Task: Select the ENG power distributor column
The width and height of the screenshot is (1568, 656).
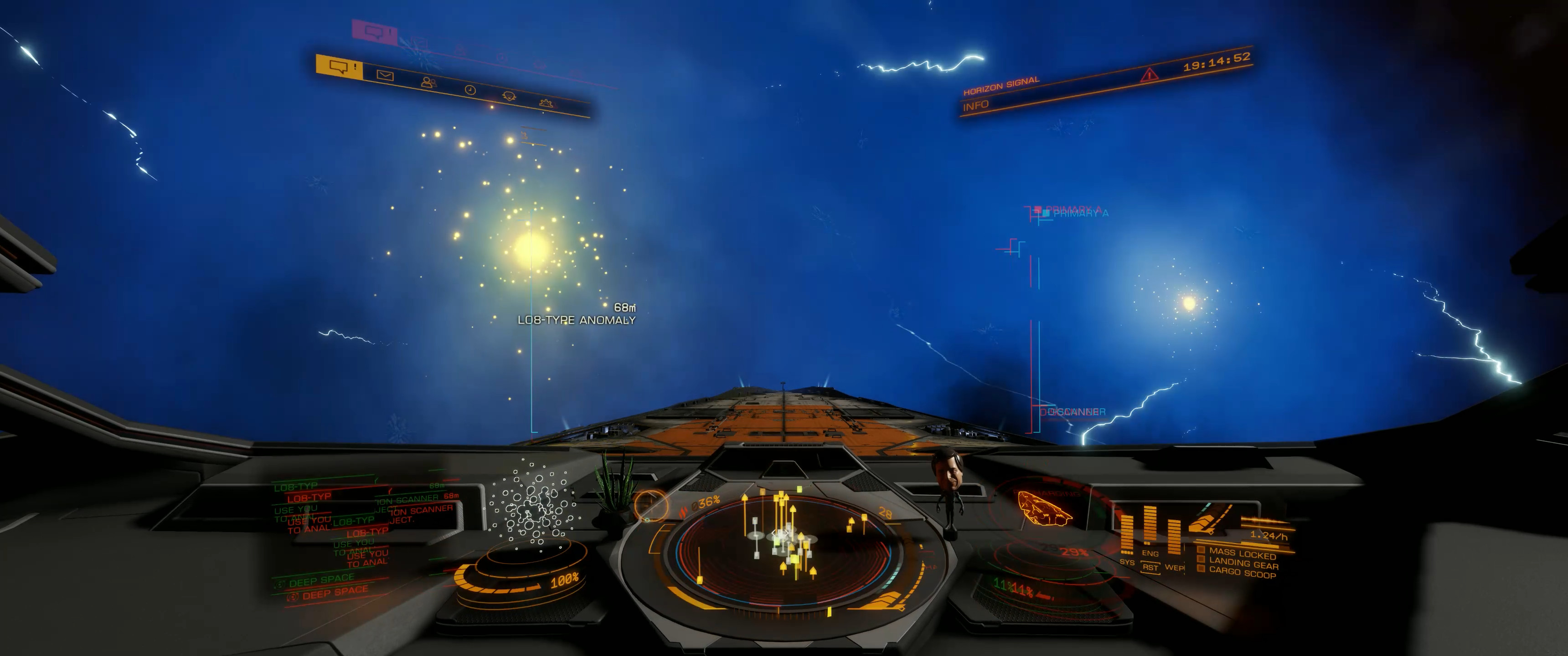Action: tap(1150, 529)
